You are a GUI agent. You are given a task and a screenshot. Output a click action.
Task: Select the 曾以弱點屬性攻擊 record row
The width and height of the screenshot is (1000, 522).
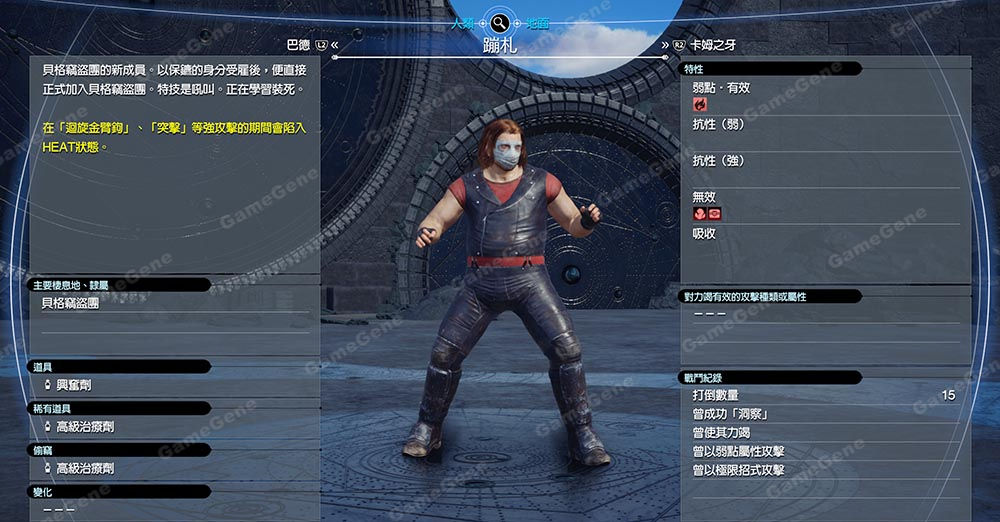(x=823, y=451)
